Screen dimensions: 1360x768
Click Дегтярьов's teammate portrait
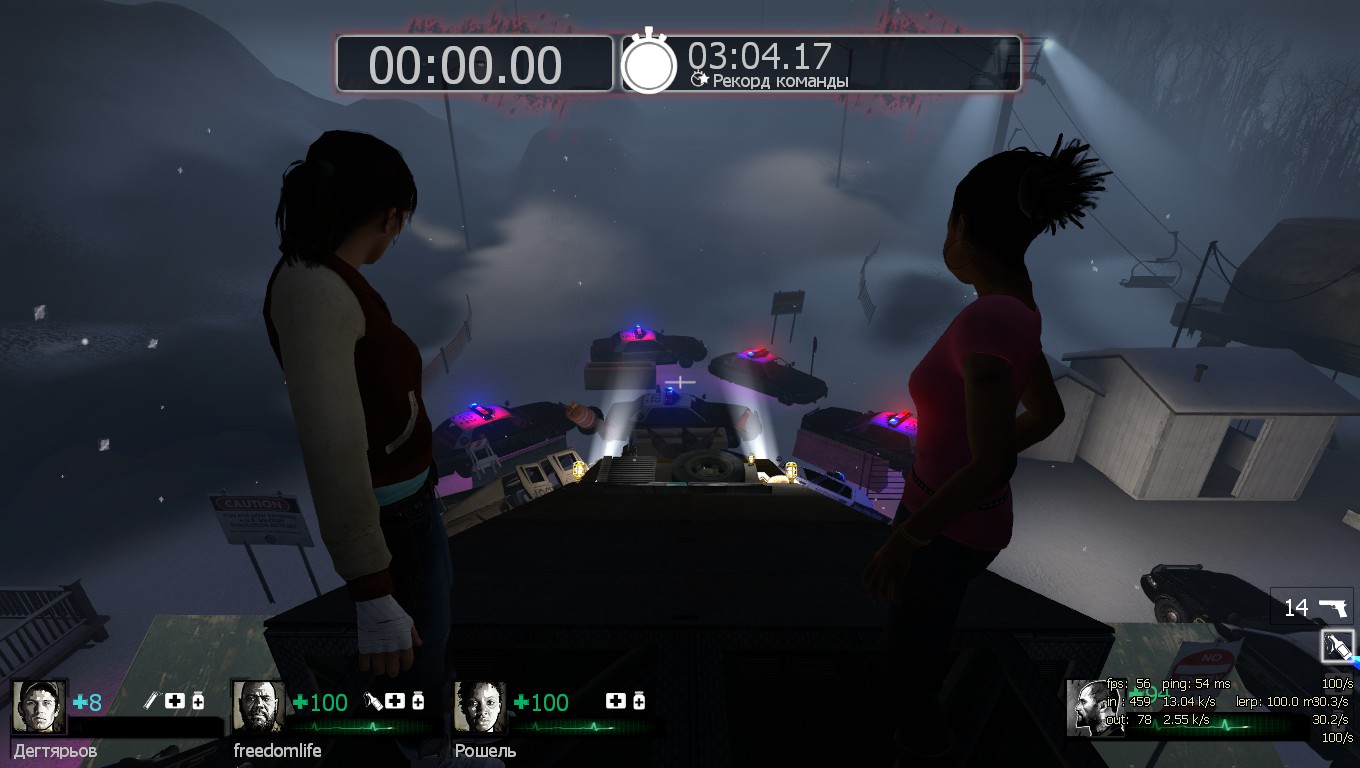coord(40,707)
